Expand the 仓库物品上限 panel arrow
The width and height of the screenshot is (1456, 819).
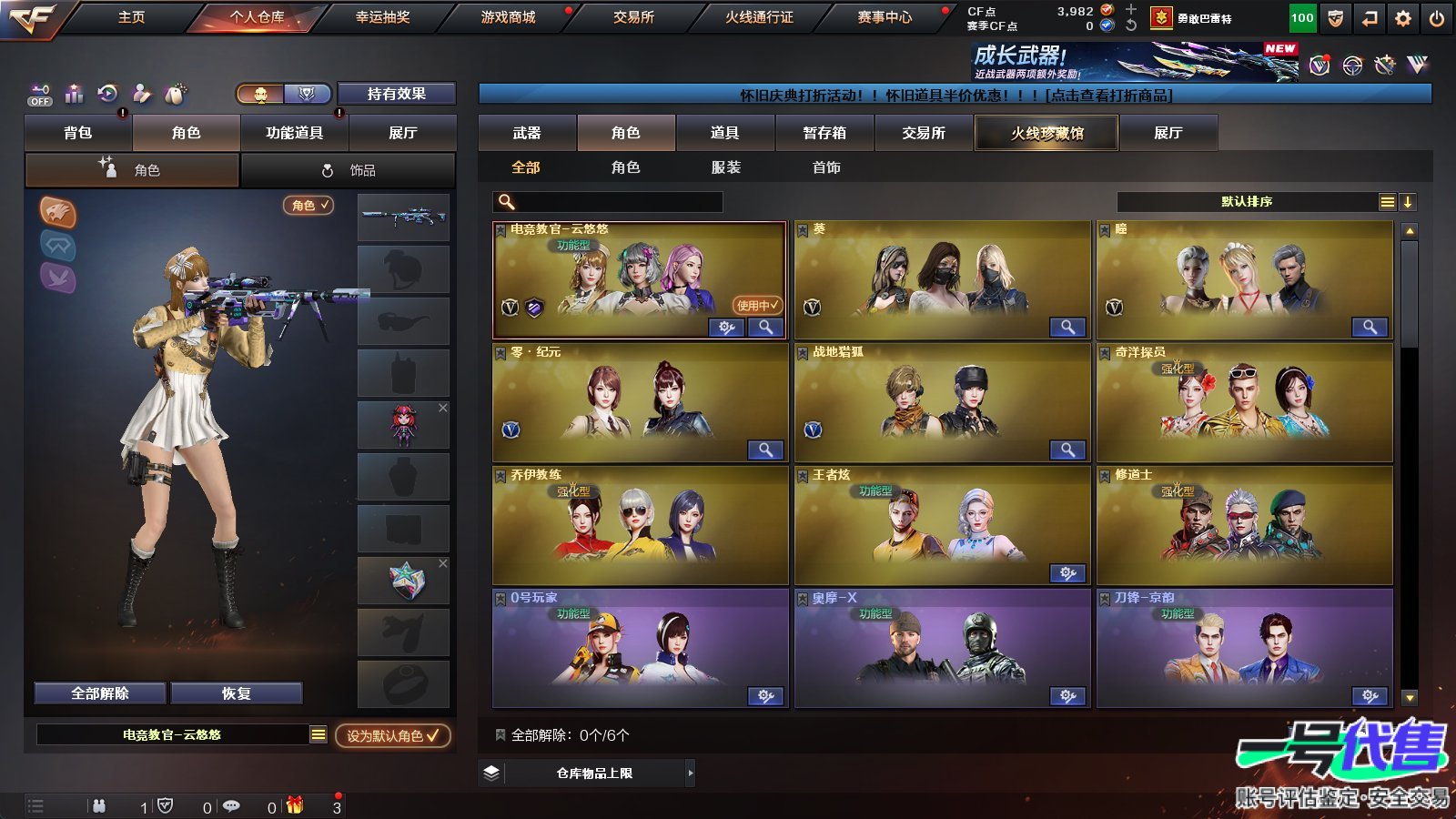coord(689,772)
